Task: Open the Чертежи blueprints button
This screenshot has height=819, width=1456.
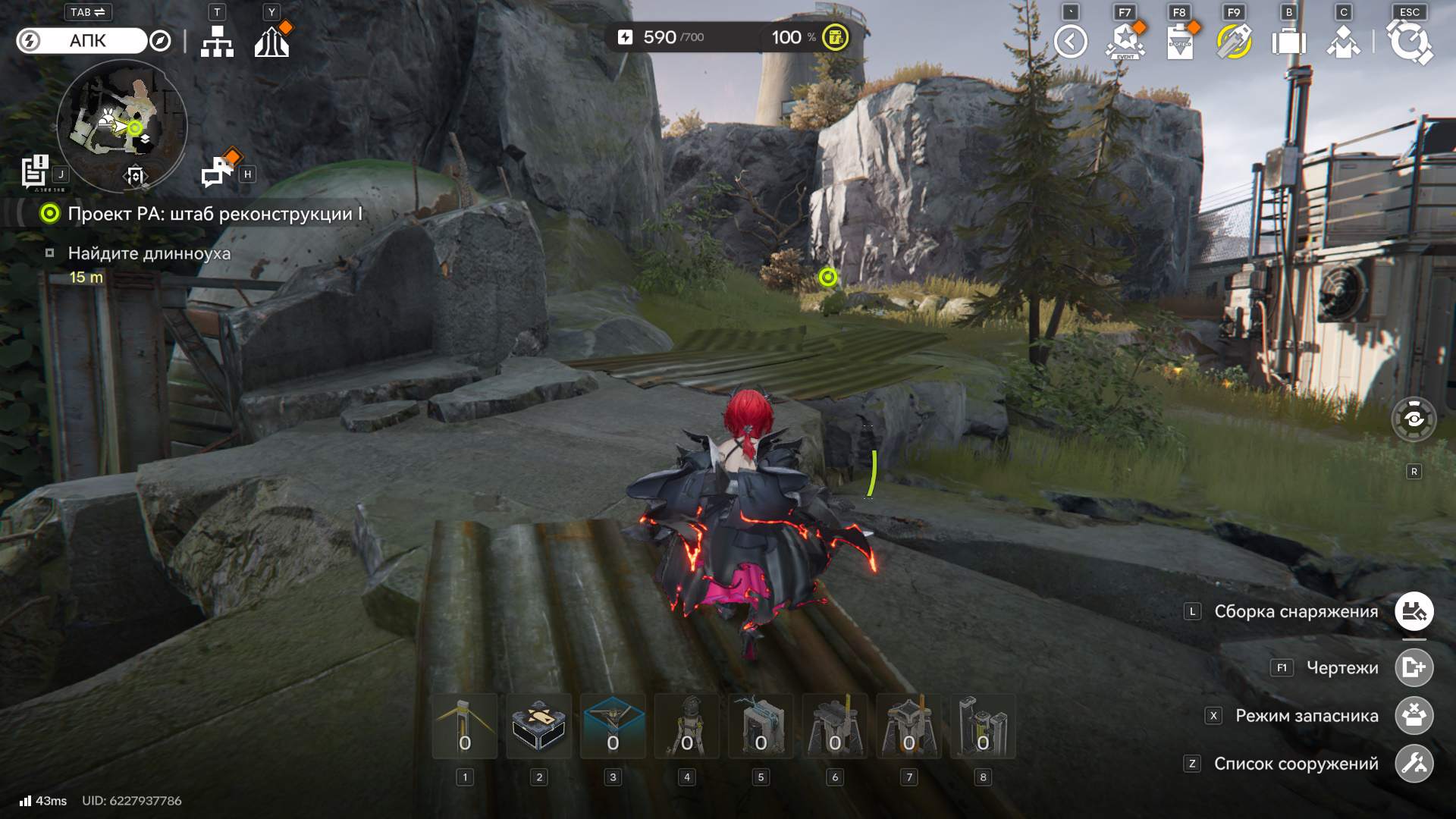Action: pyautogui.click(x=1414, y=668)
